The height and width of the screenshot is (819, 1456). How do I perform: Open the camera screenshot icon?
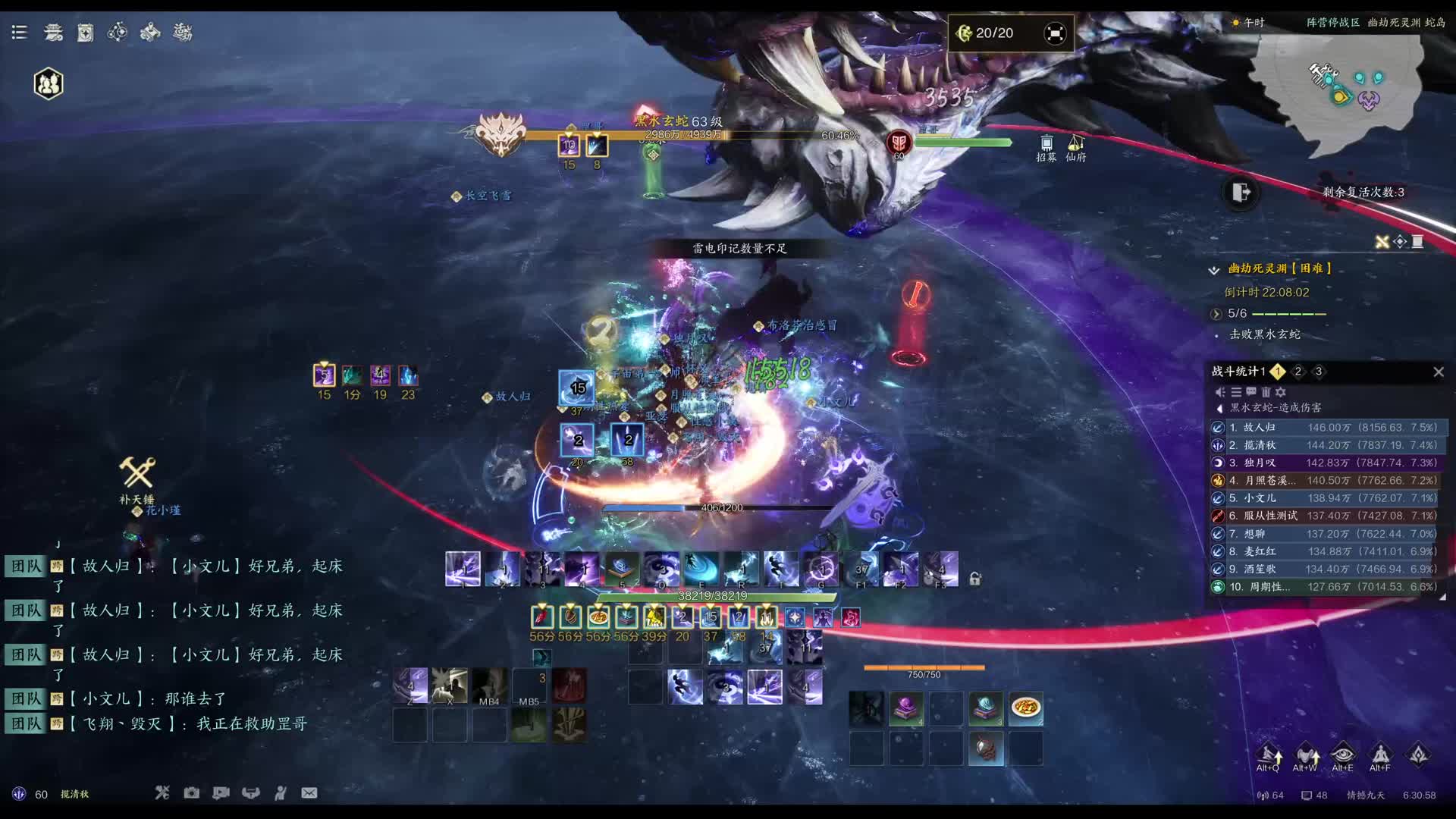(192, 793)
